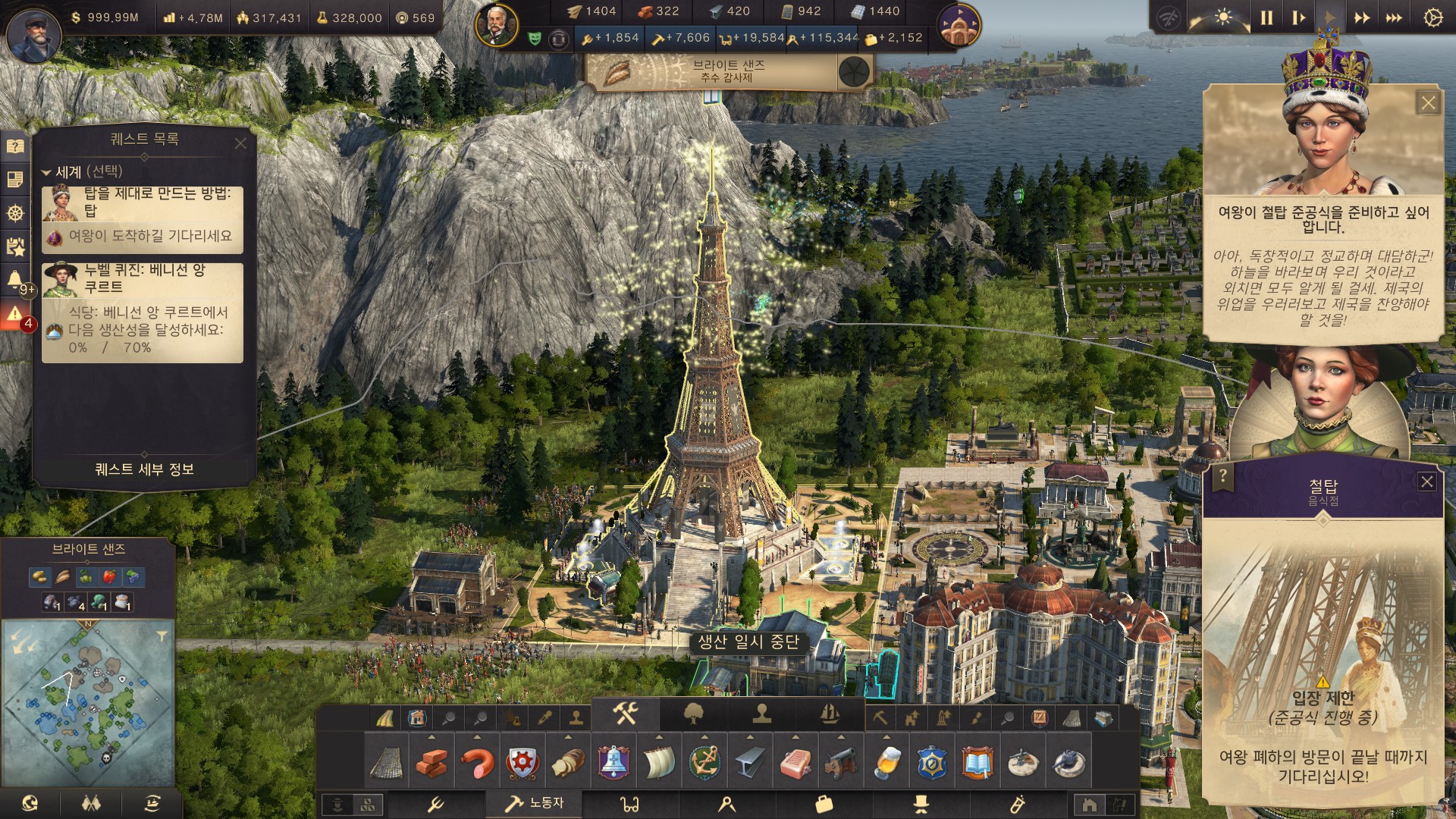1456x819 pixels.
Task: Open the gear options menu
Action: [1432, 17]
